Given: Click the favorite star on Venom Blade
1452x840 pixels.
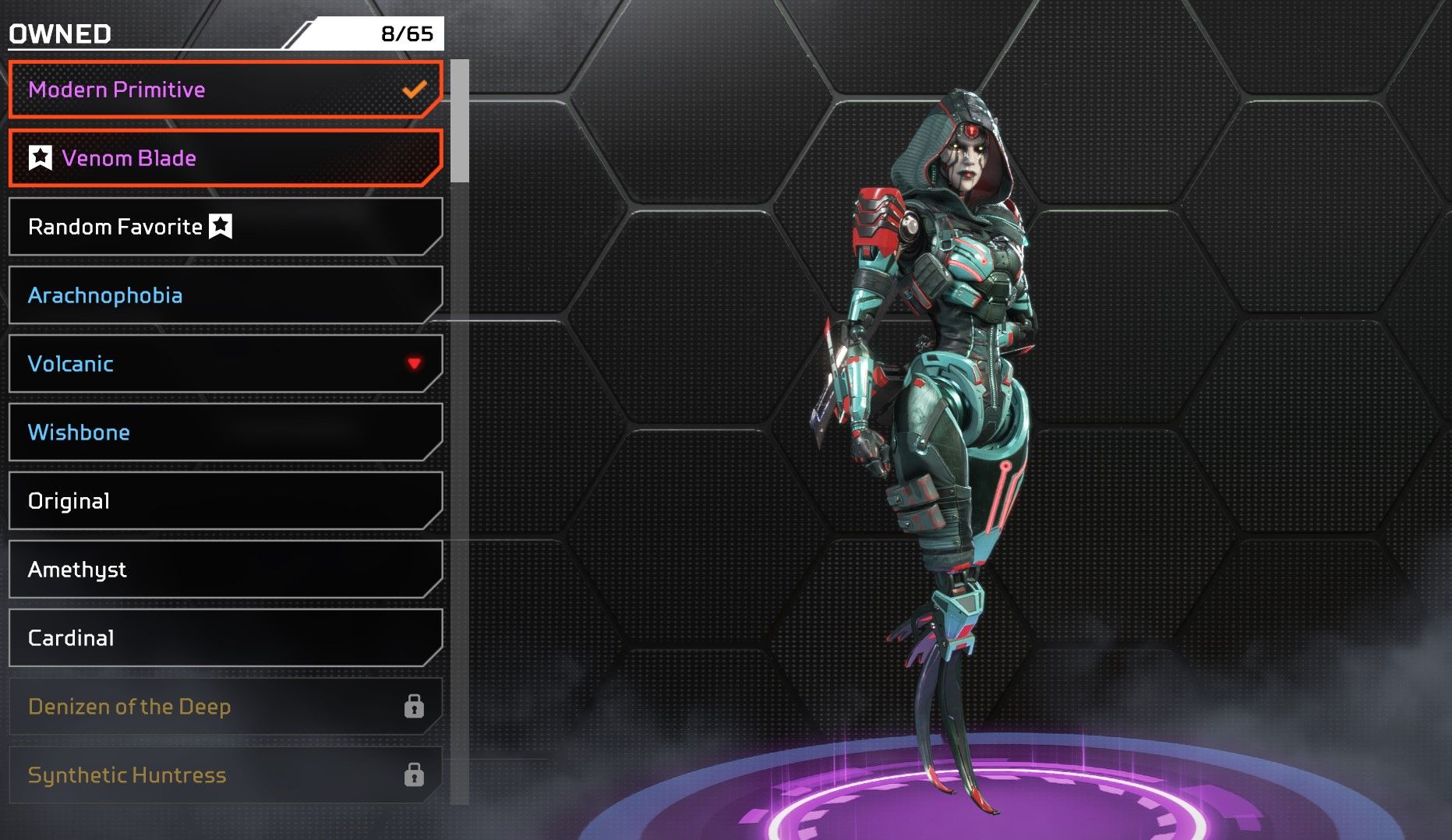Looking at the screenshot, I should pyautogui.click(x=41, y=158).
